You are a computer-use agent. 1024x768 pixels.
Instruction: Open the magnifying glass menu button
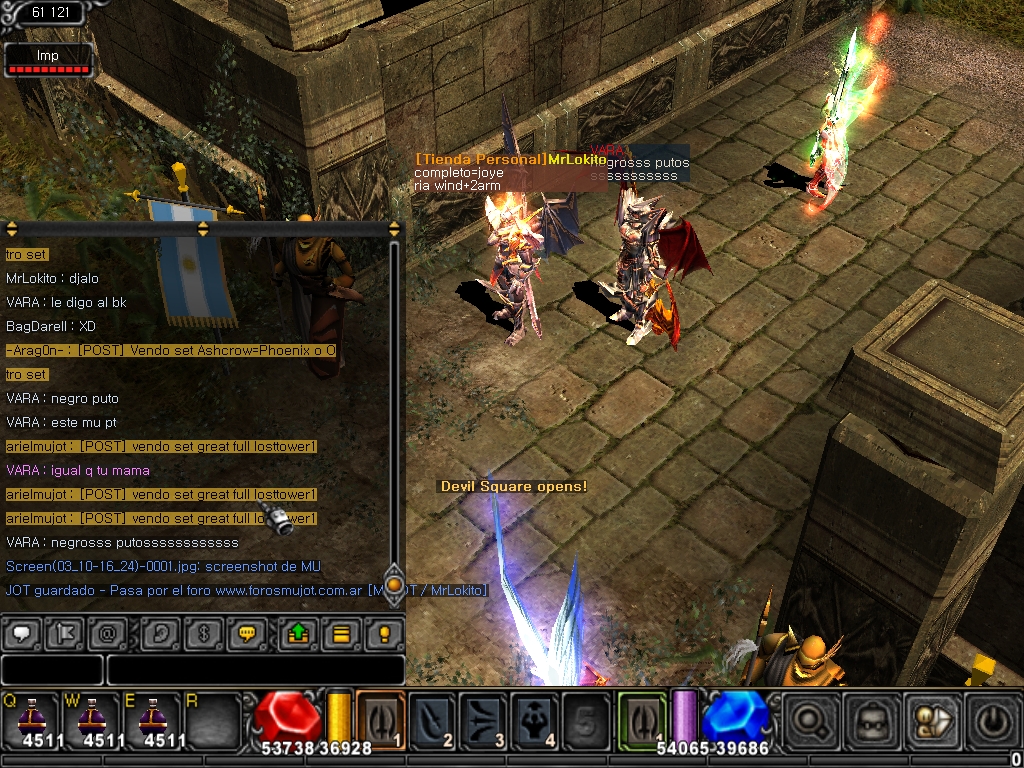coord(810,718)
